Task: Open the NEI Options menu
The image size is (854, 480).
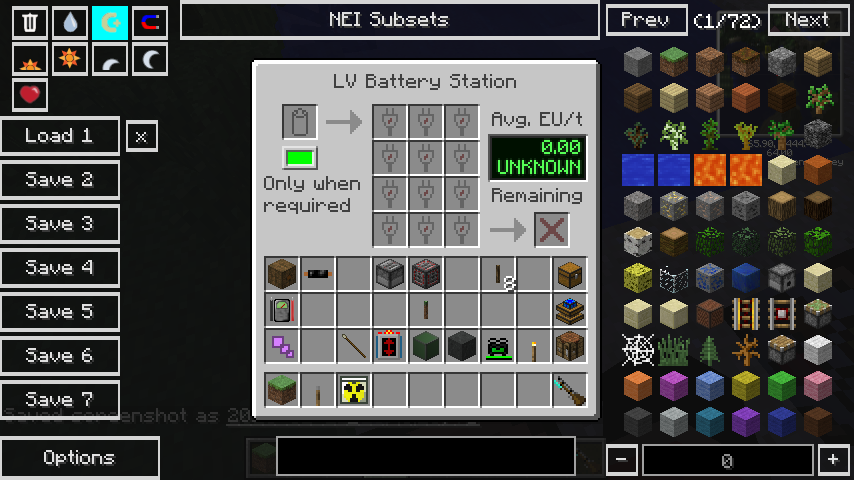Action: [x=79, y=458]
